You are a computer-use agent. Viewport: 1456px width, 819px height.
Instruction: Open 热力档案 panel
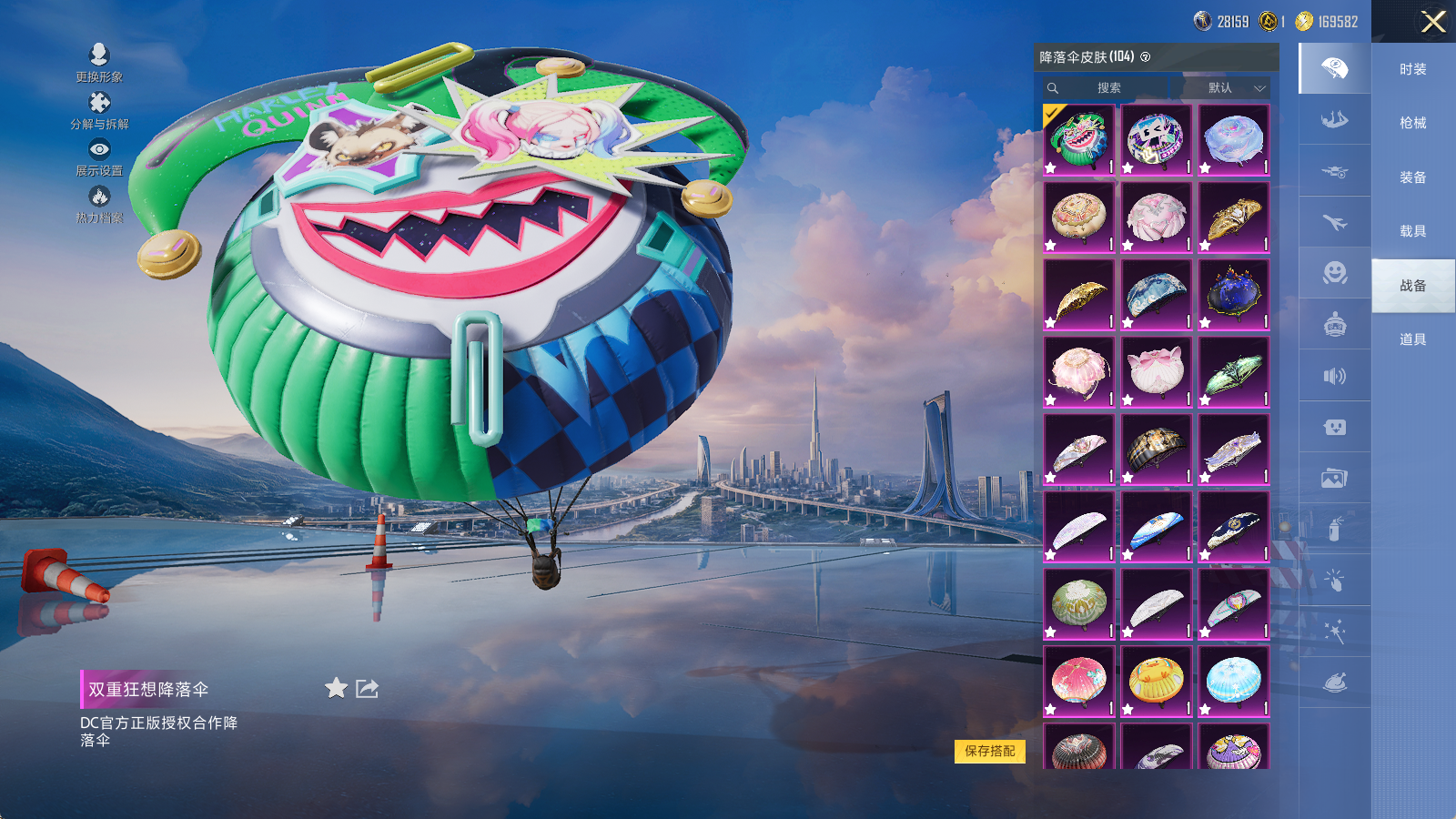point(99,204)
